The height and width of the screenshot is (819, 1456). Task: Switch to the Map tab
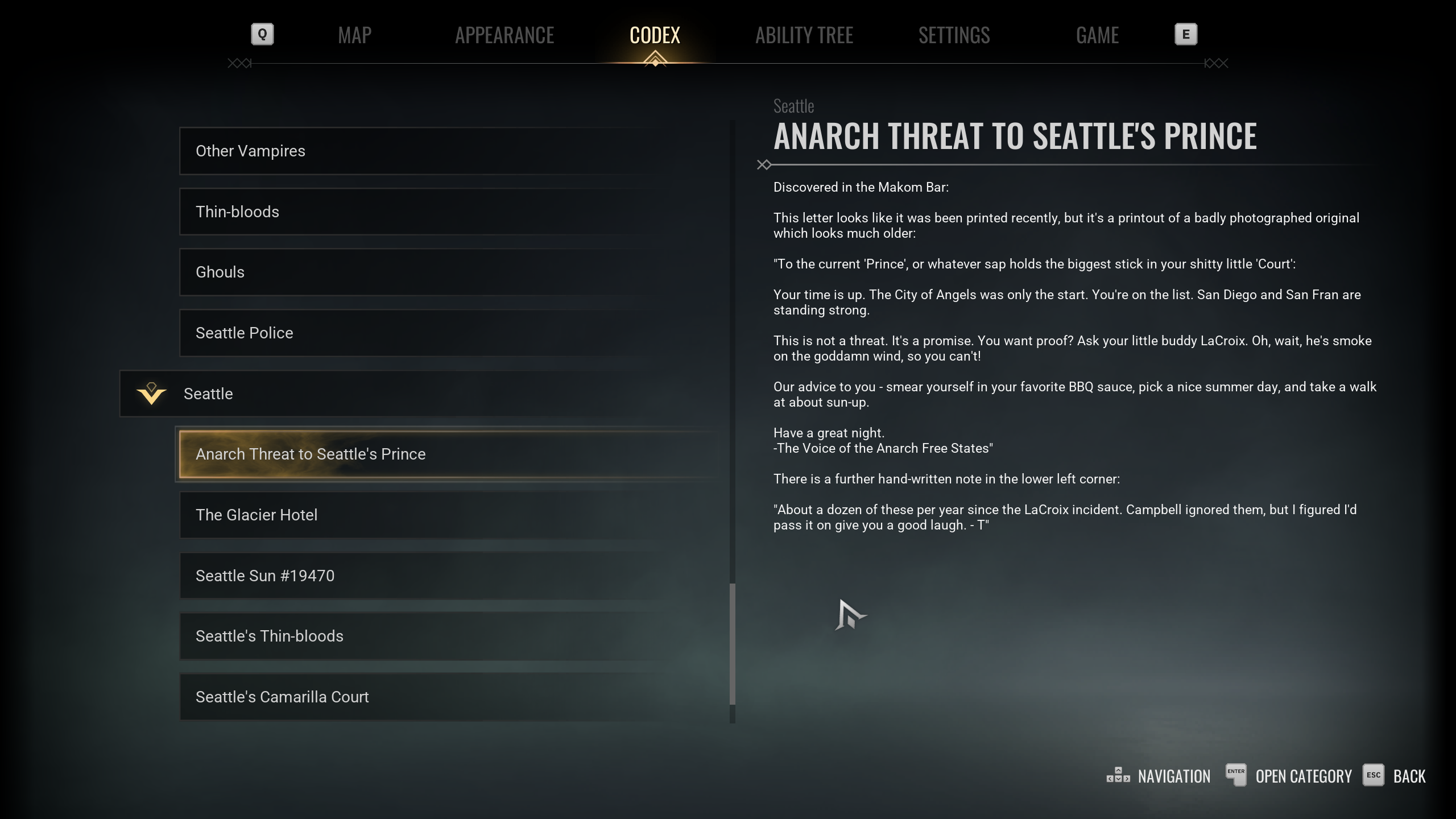354,35
